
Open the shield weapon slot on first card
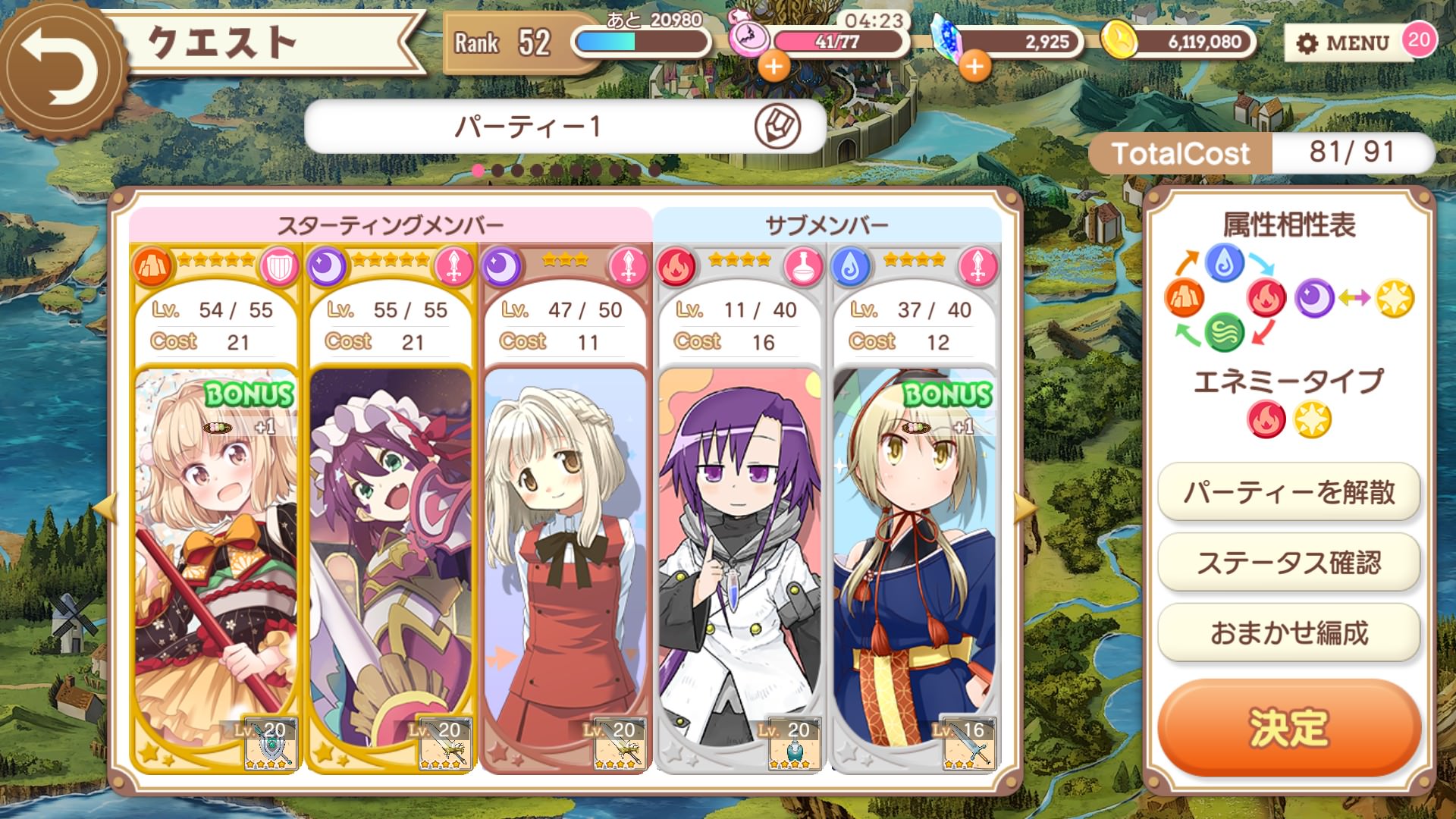point(271,744)
